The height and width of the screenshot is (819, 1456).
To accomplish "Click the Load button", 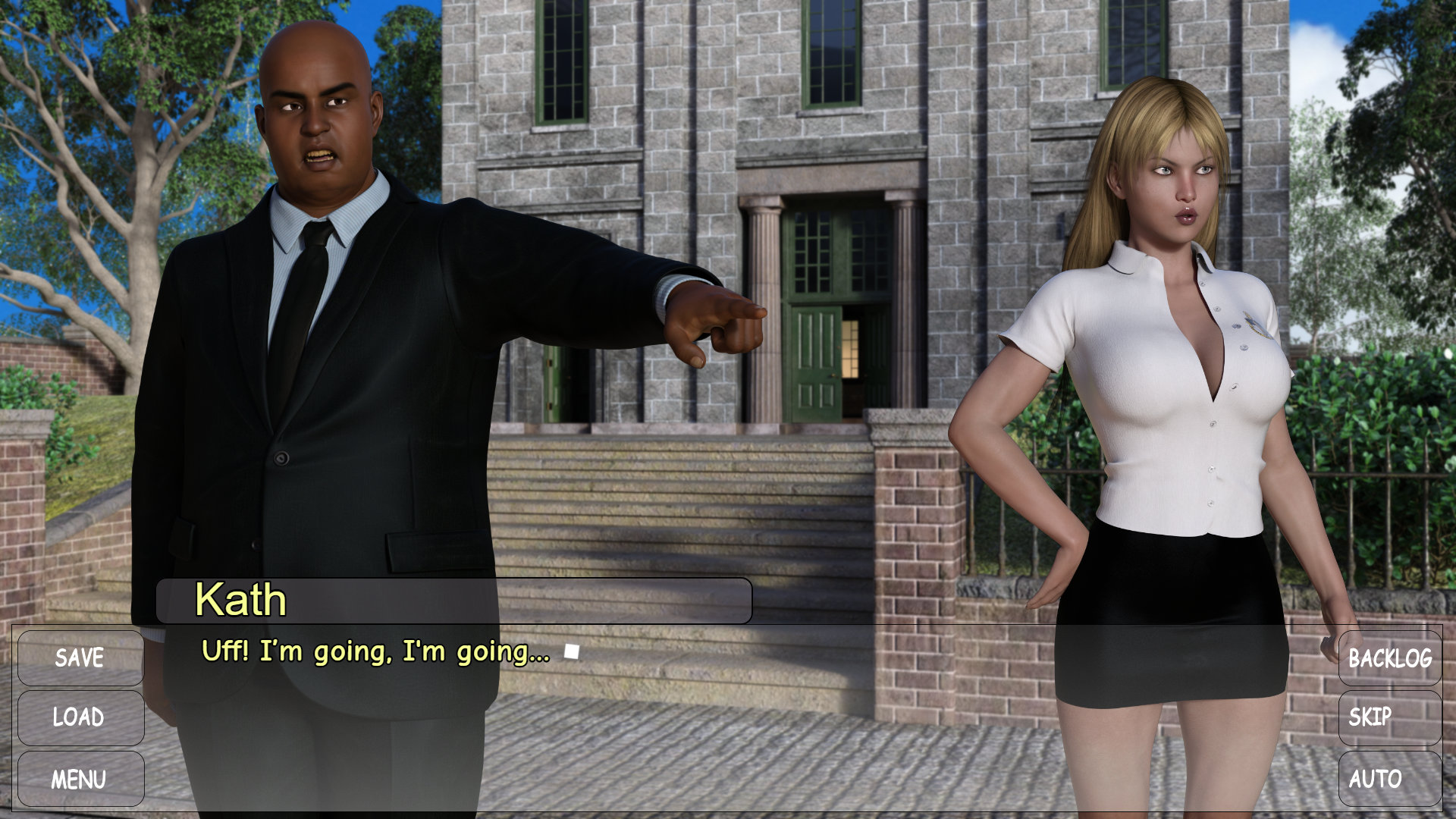I will [x=80, y=717].
